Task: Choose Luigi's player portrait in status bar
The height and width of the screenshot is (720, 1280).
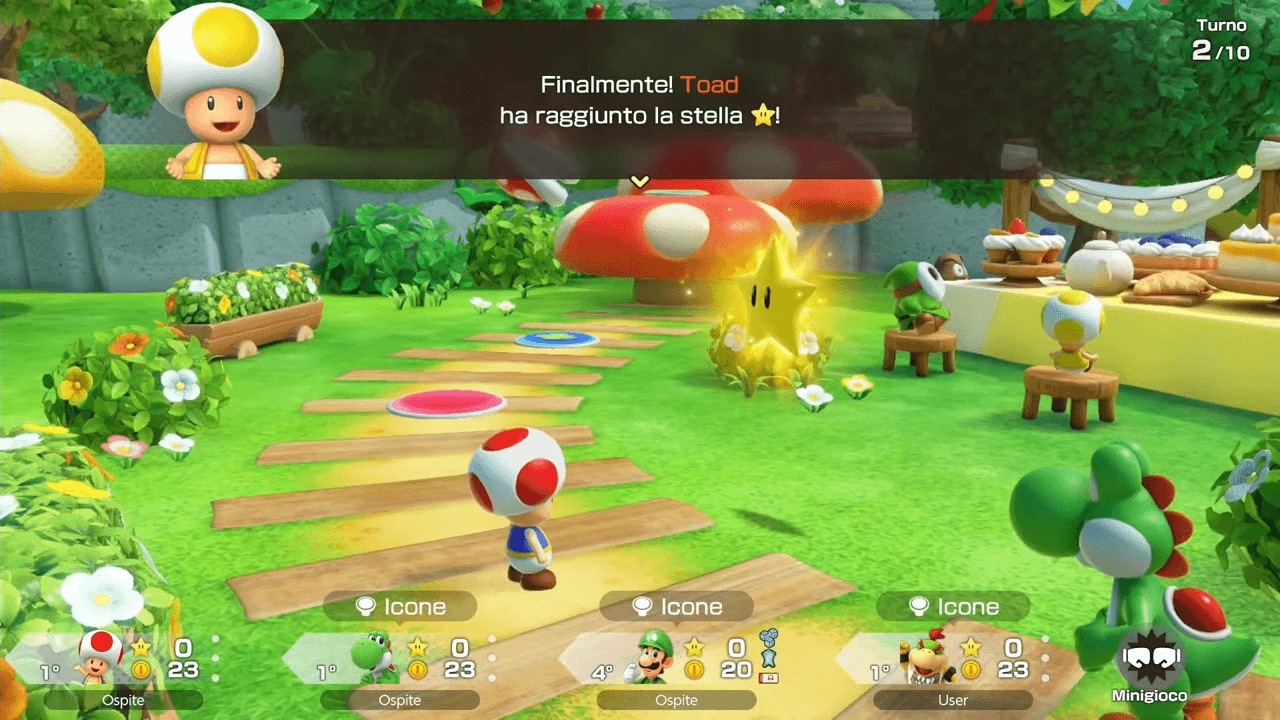Action: [651, 656]
